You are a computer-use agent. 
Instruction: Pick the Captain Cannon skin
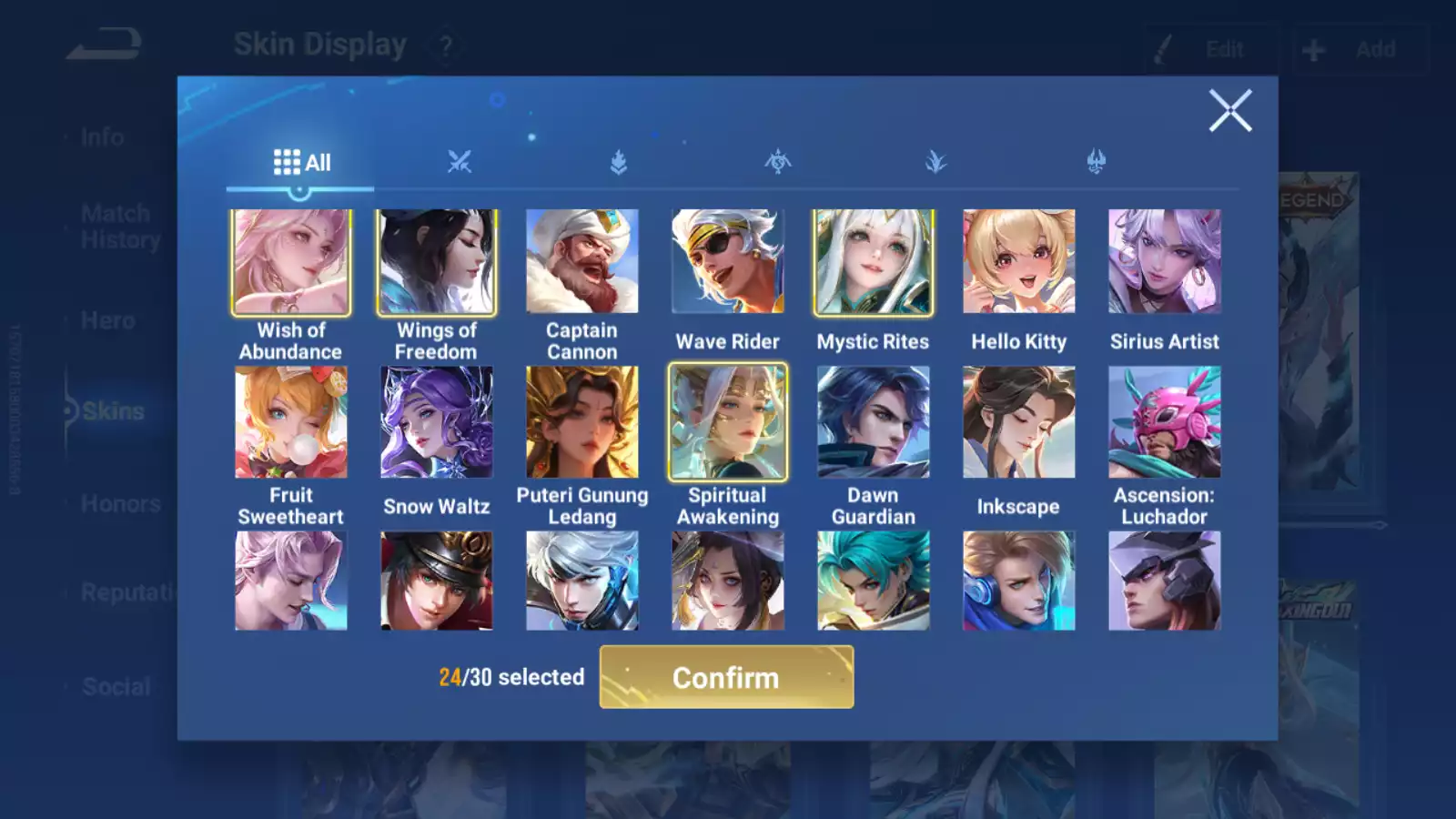coord(582,262)
